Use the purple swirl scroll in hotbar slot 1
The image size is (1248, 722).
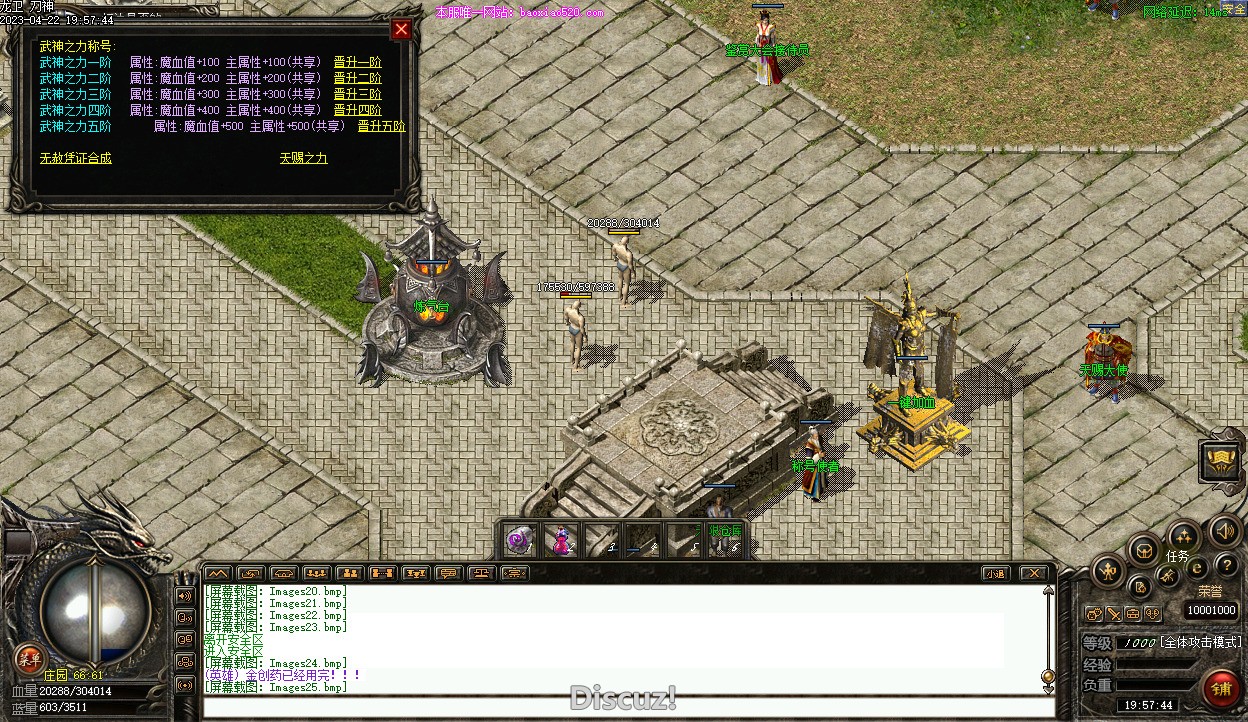point(520,540)
